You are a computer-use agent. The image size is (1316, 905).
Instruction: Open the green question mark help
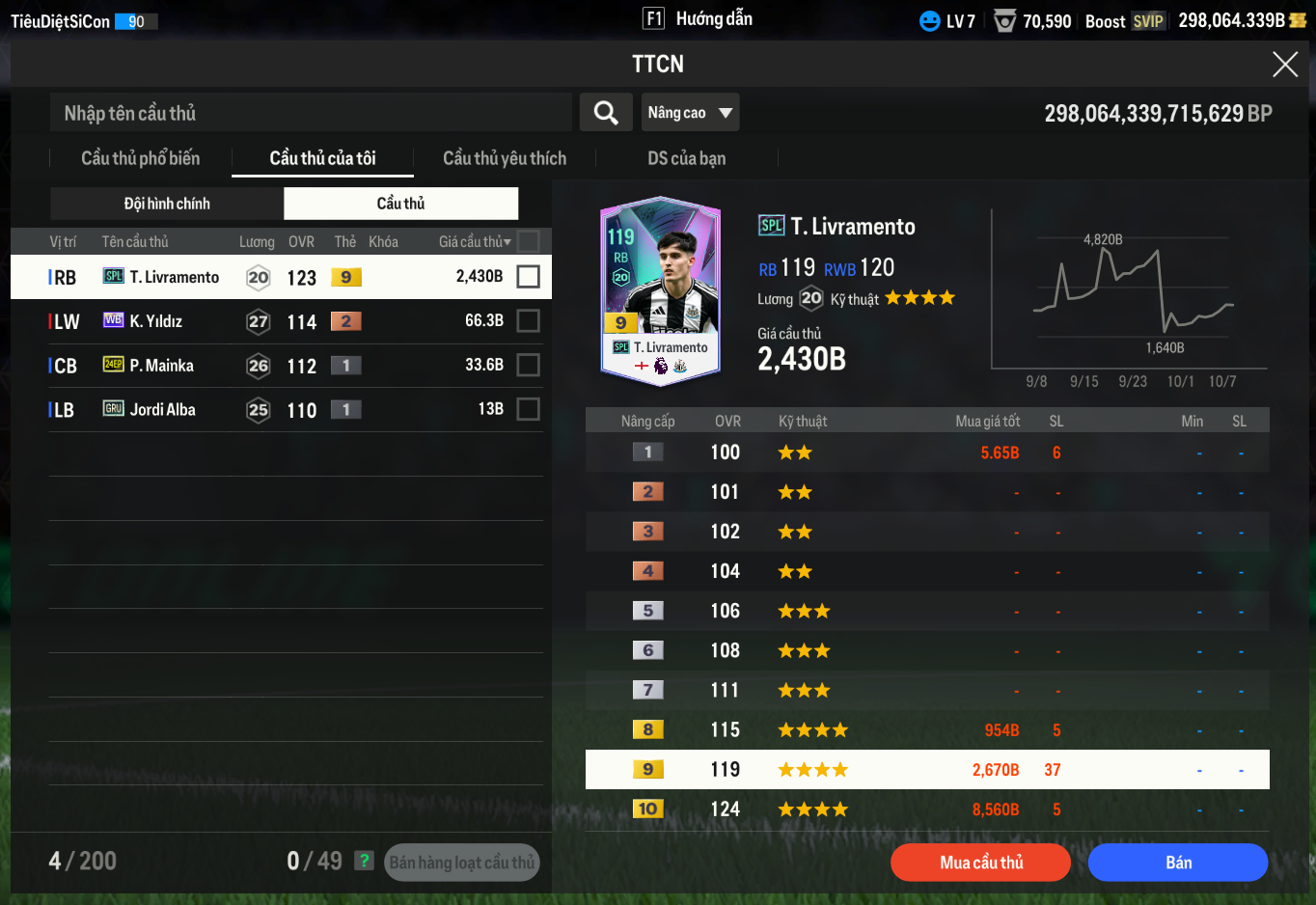[364, 861]
